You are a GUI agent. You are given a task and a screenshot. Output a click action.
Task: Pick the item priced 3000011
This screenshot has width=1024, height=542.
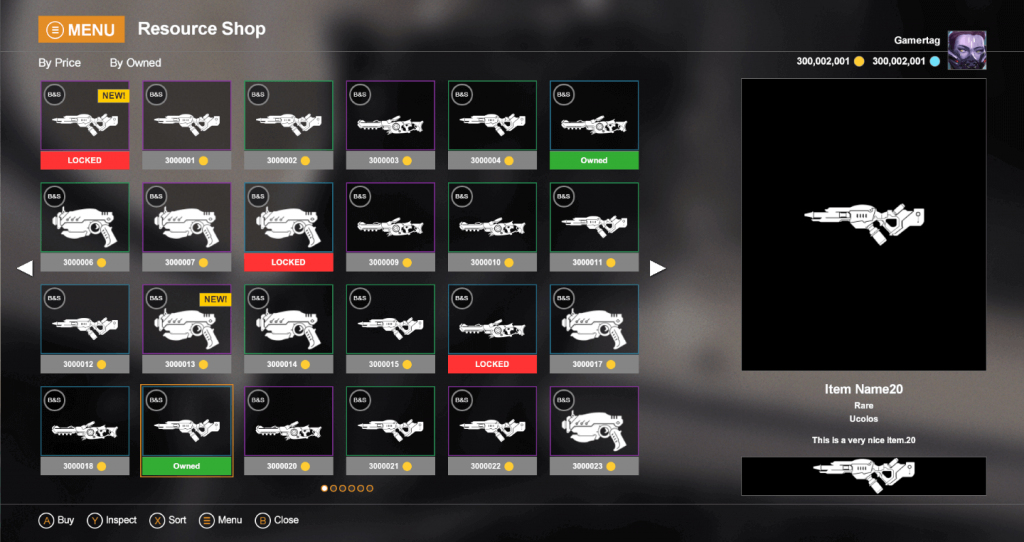[x=594, y=219]
